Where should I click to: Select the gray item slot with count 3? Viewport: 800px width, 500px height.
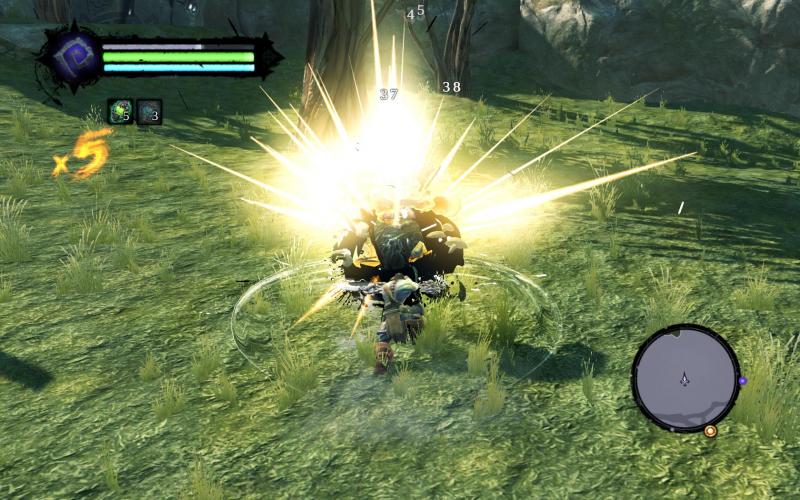tap(149, 112)
